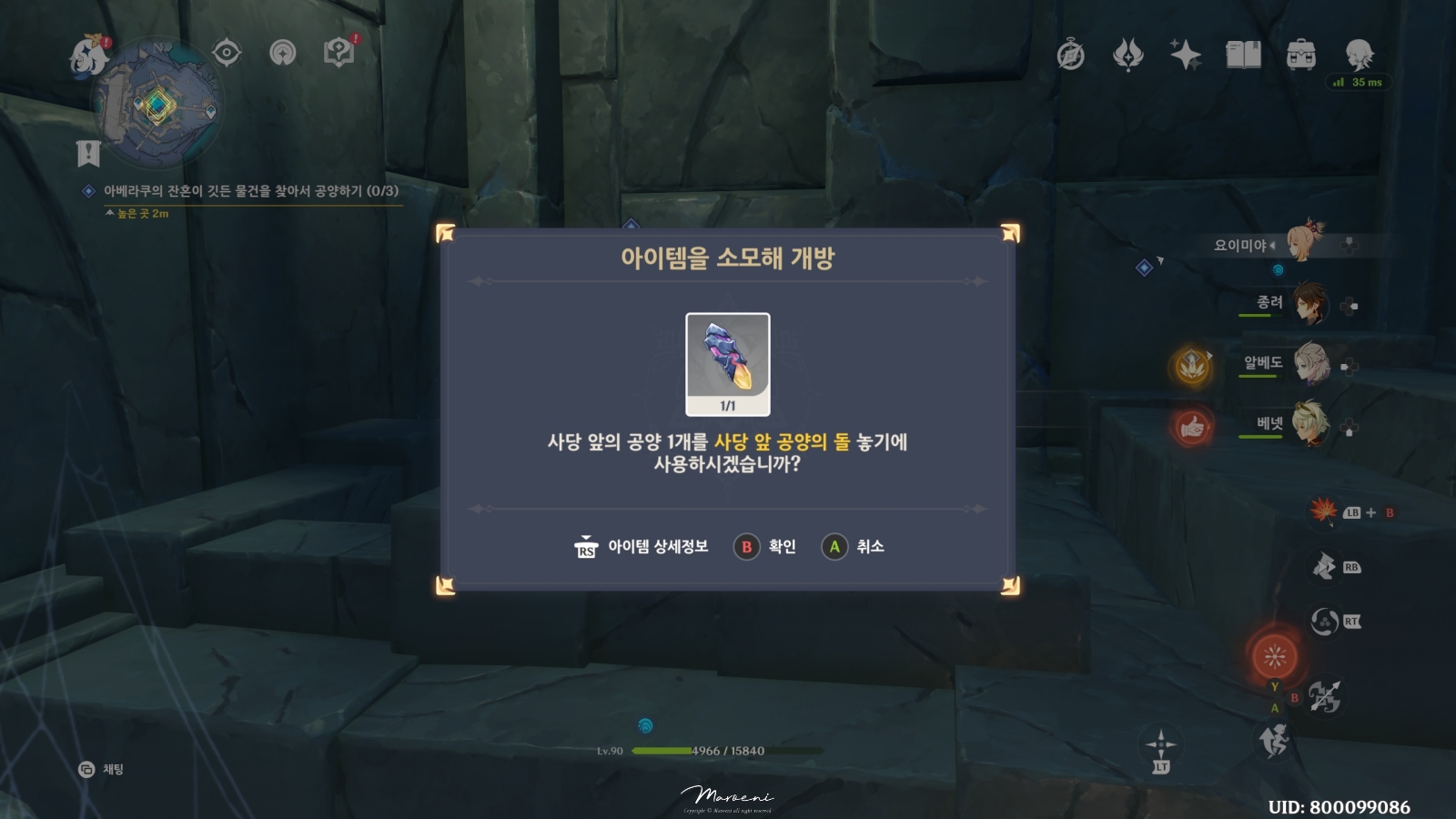Open the Adventurer Handbook book icon

[x=1242, y=55]
